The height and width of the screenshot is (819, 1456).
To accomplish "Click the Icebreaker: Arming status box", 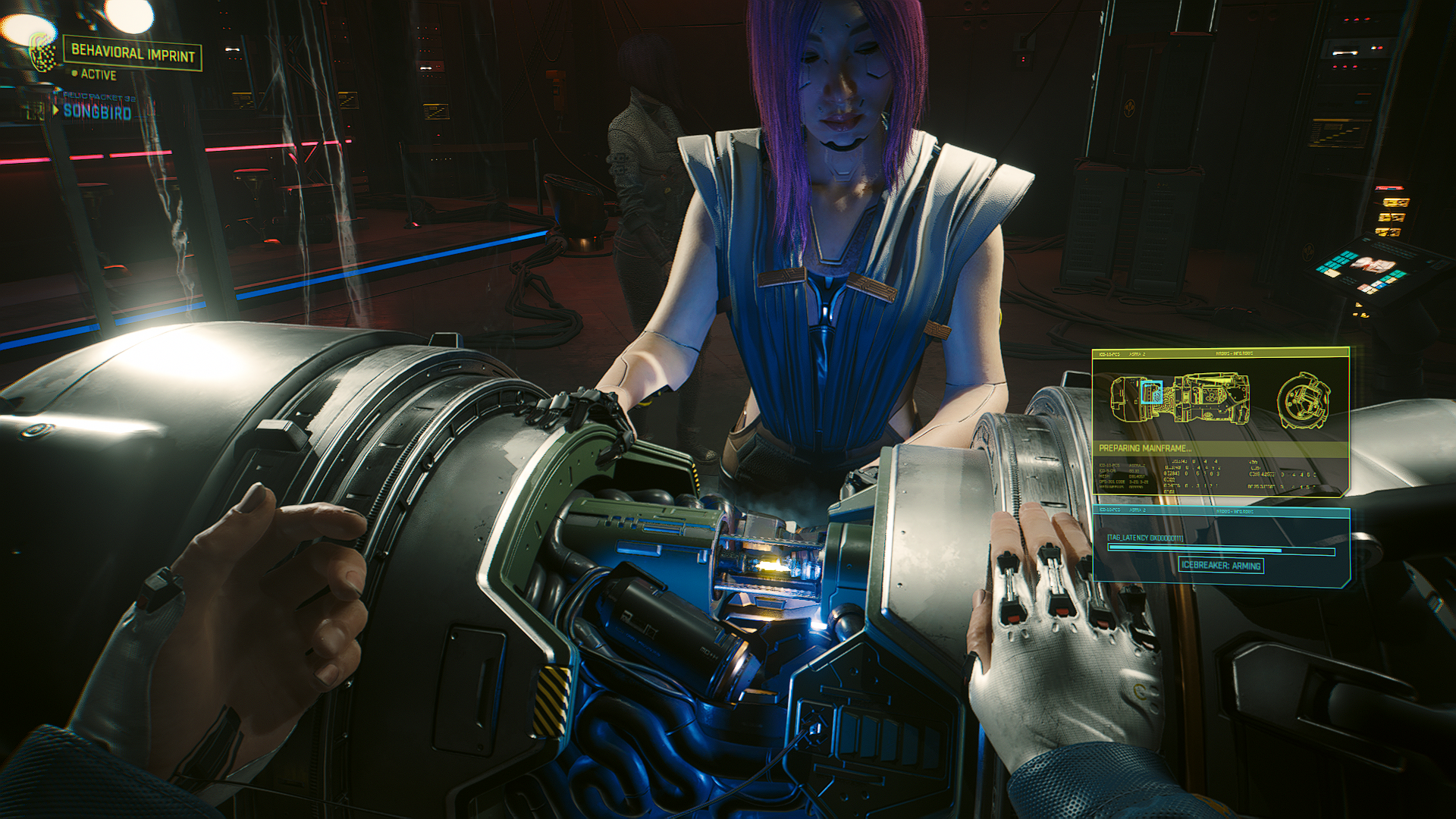I will 1221,566.
